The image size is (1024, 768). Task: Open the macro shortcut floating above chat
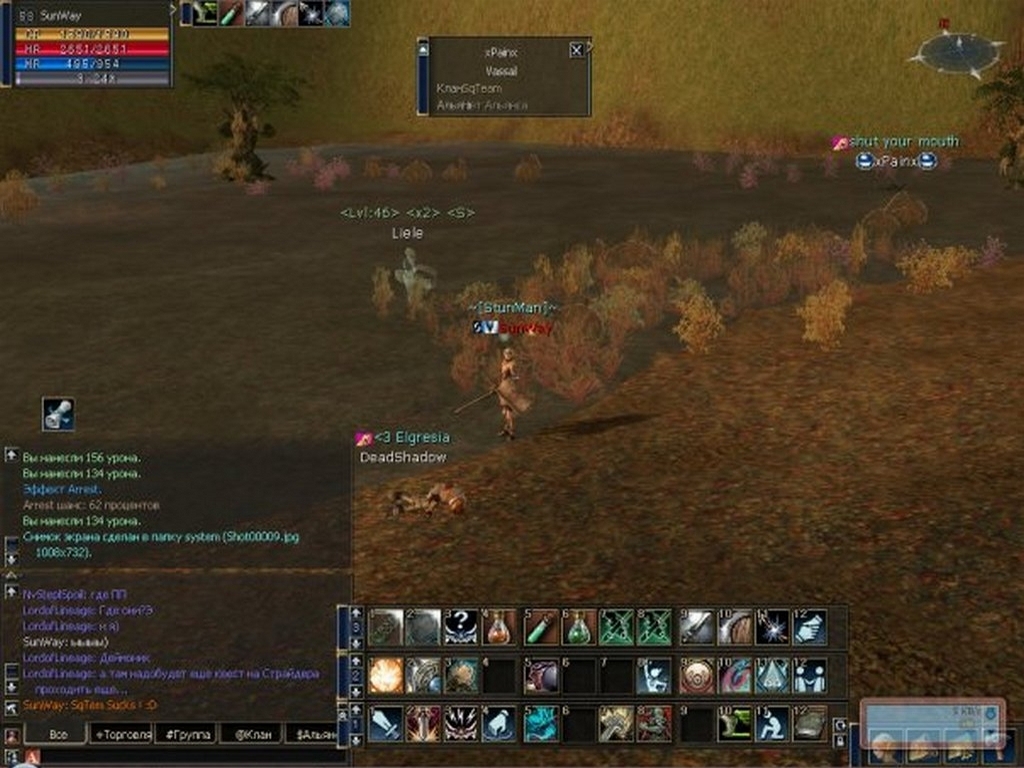pyautogui.click(x=58, y=414)
